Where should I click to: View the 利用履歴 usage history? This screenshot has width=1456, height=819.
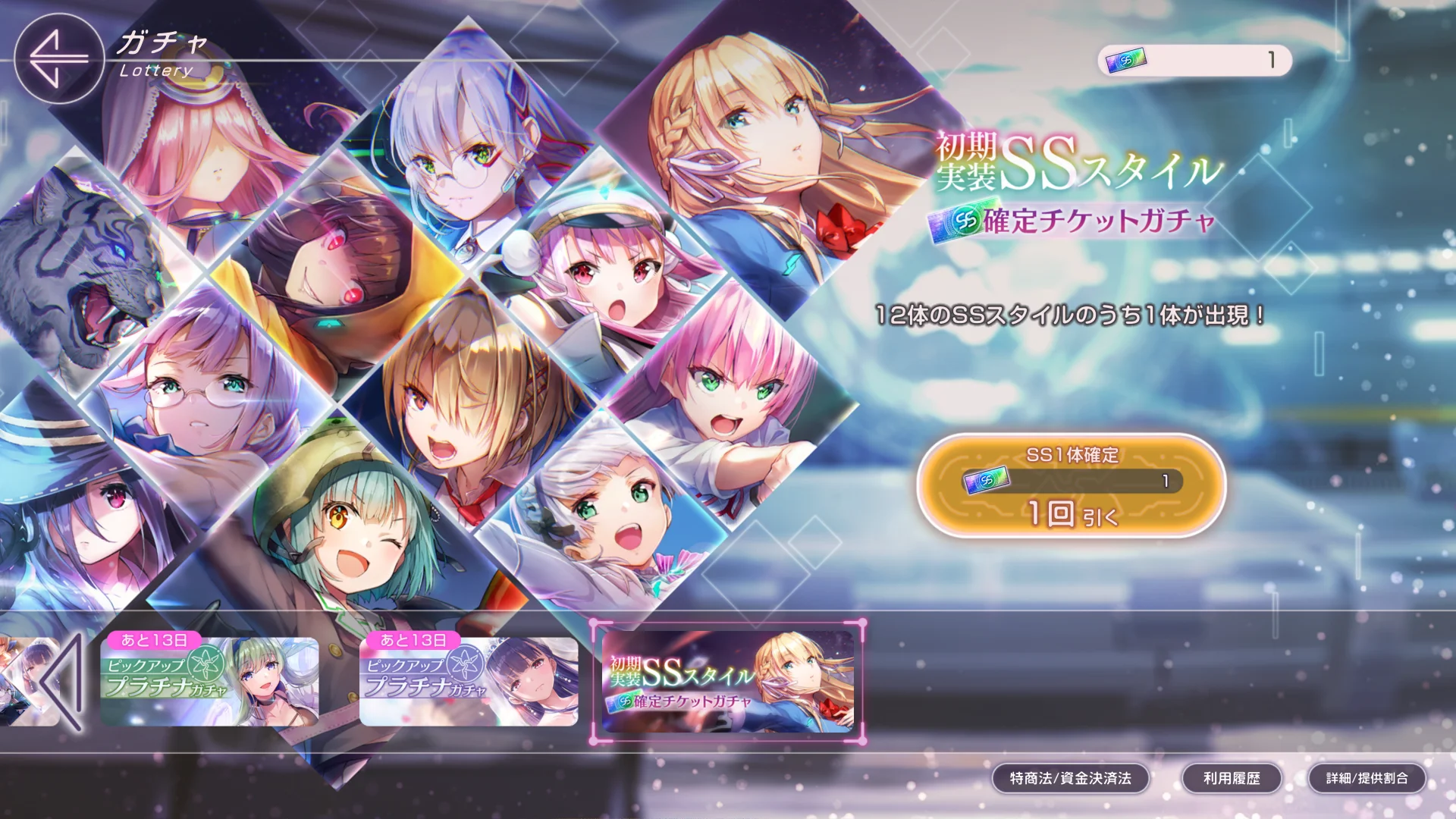[x=1232, y=778]
